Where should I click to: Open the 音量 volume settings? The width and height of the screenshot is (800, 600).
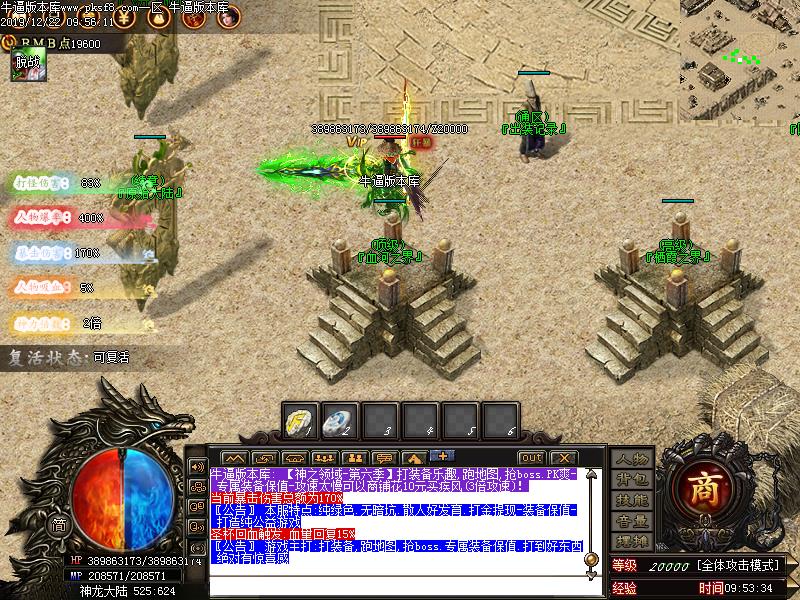tap(630, 521)
